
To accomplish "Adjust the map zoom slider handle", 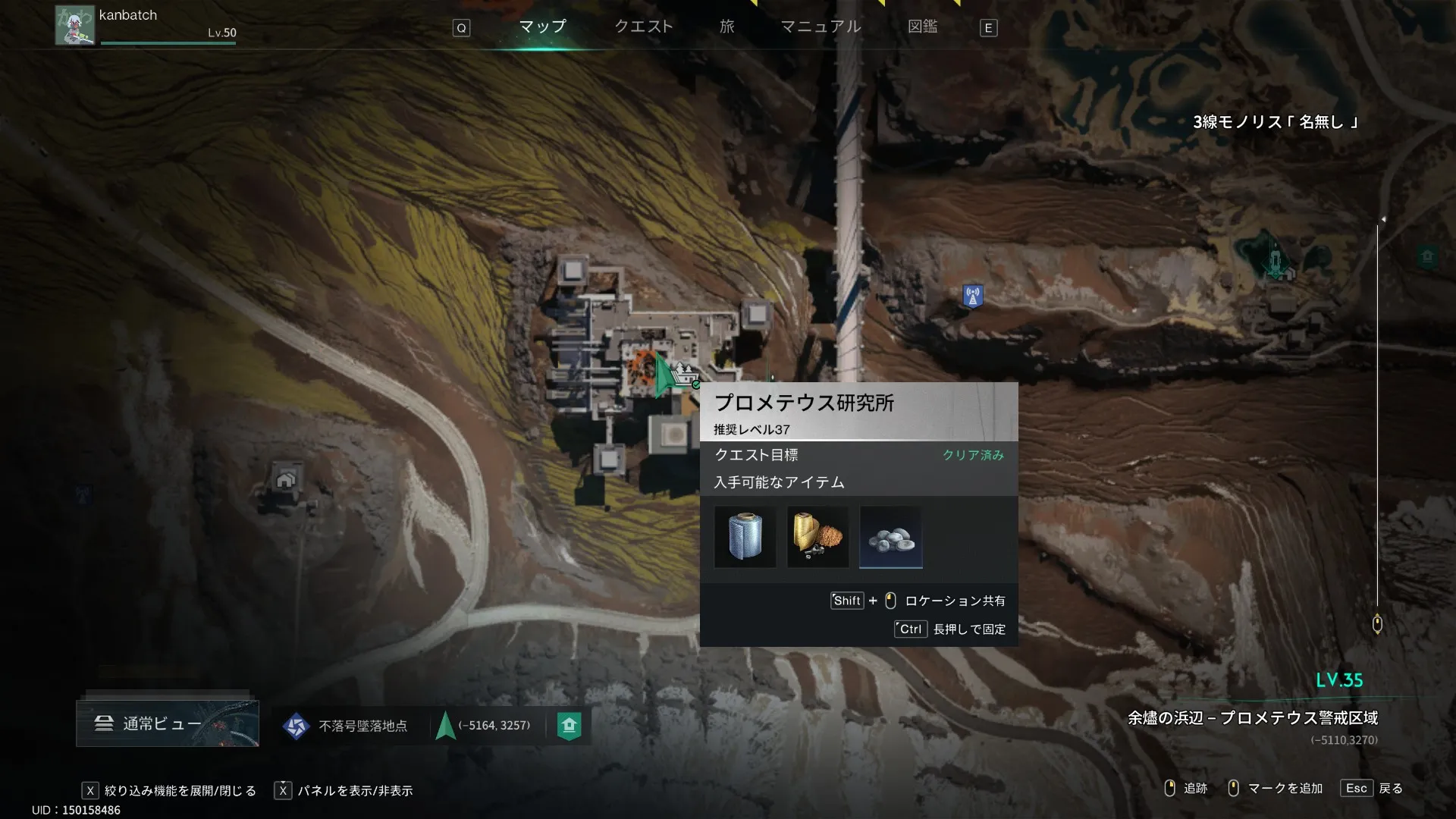I will click(x=1377, y=624).
